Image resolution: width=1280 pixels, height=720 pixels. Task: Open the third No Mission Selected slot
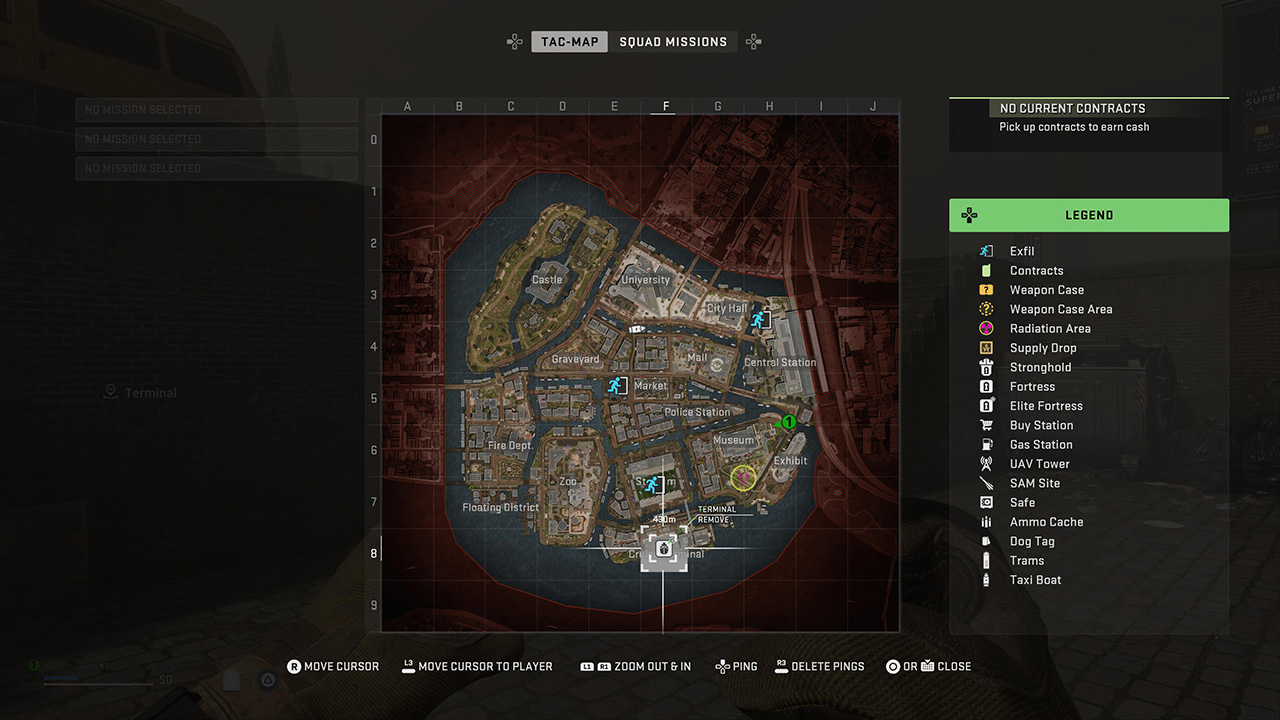click(216, 168)
